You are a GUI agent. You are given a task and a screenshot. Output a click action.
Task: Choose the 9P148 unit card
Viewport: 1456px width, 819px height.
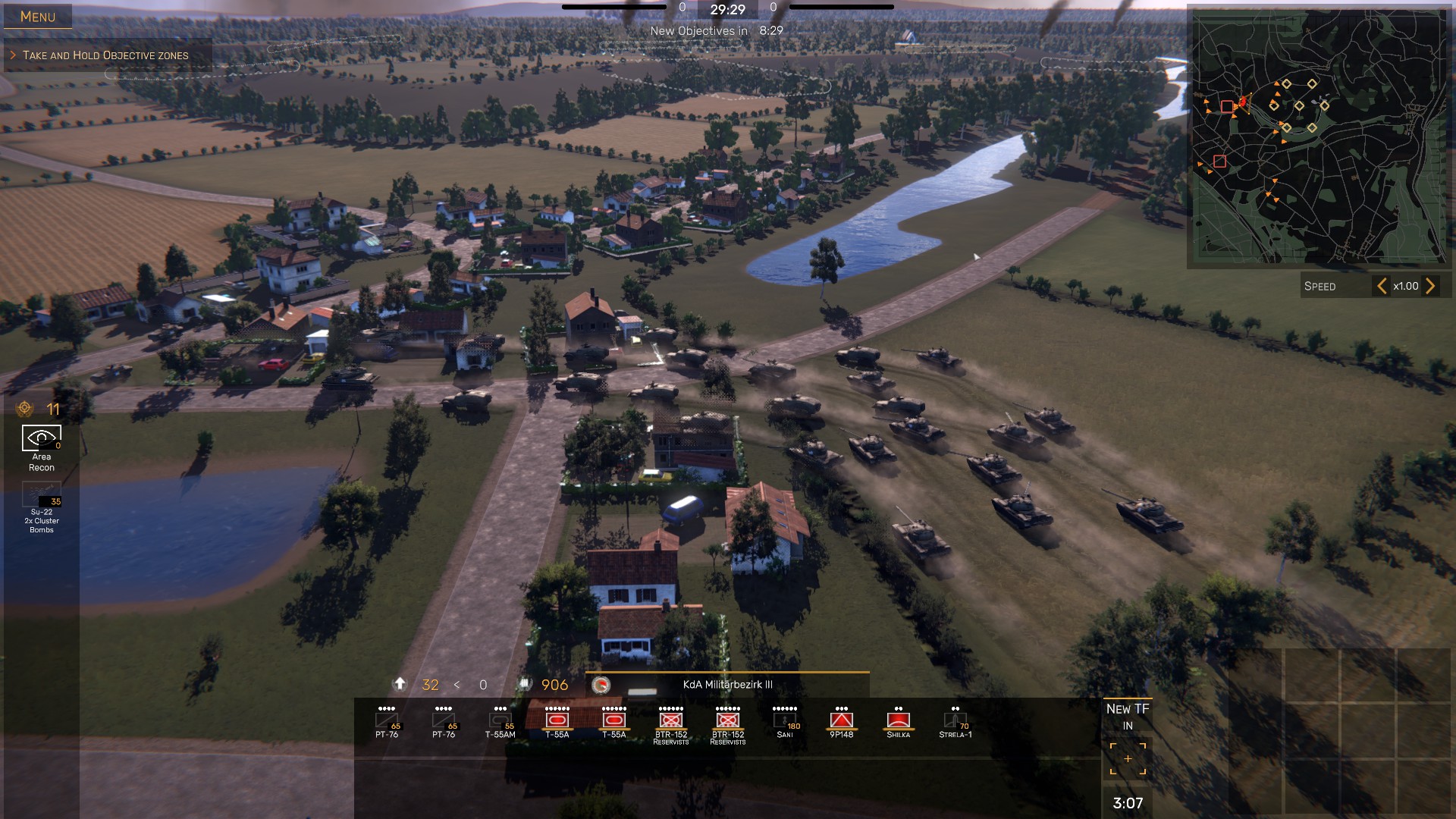(x=842, y=722)
